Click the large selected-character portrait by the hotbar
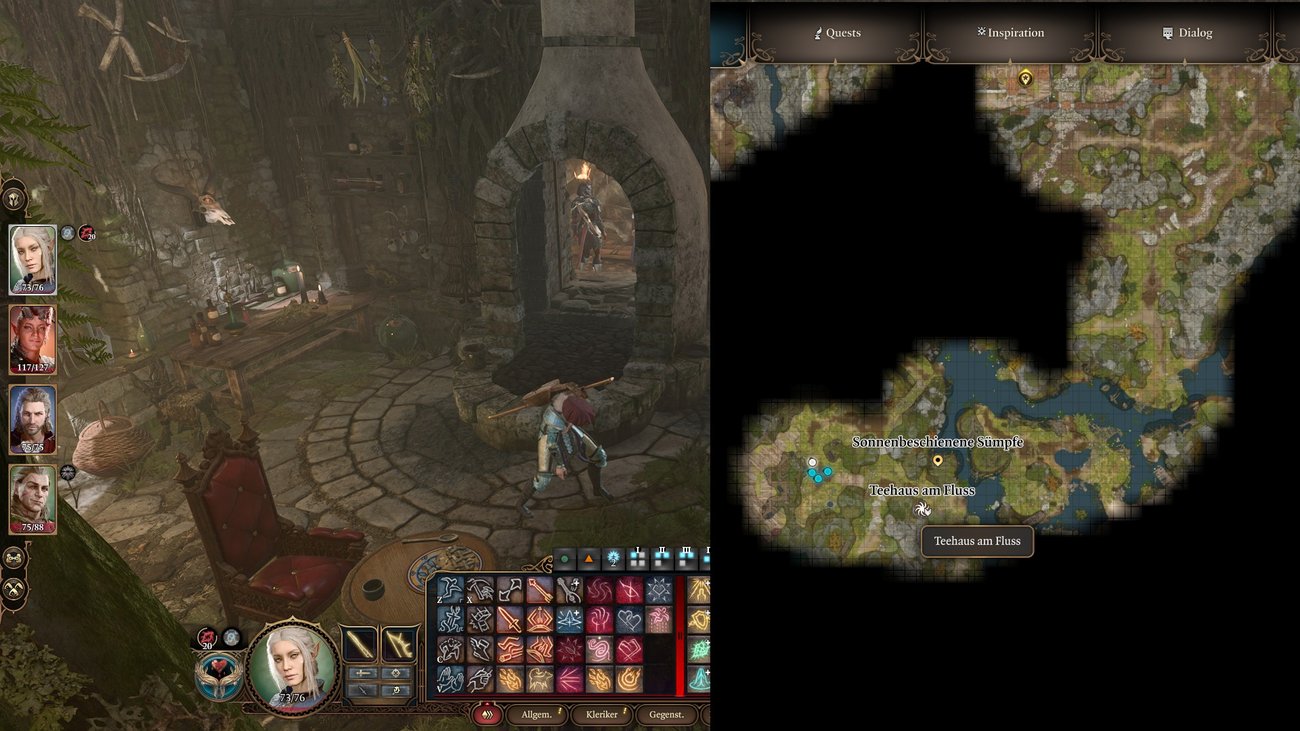This screenshot has height=731, width=1300. tap(291, 665)
